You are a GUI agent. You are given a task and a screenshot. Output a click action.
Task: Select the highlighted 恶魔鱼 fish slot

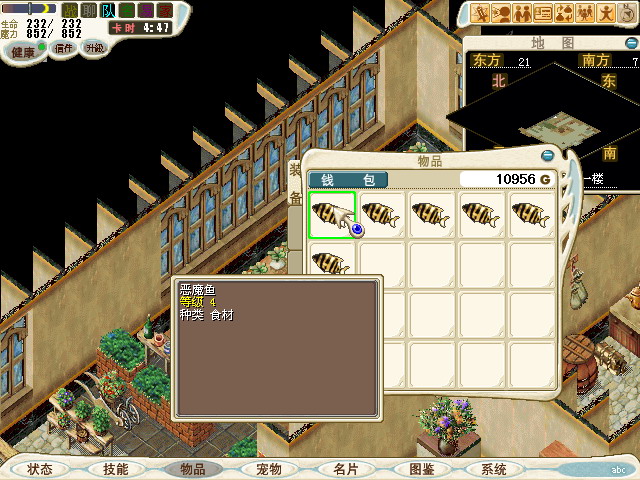pyautogui.click(x=332, y=215)
